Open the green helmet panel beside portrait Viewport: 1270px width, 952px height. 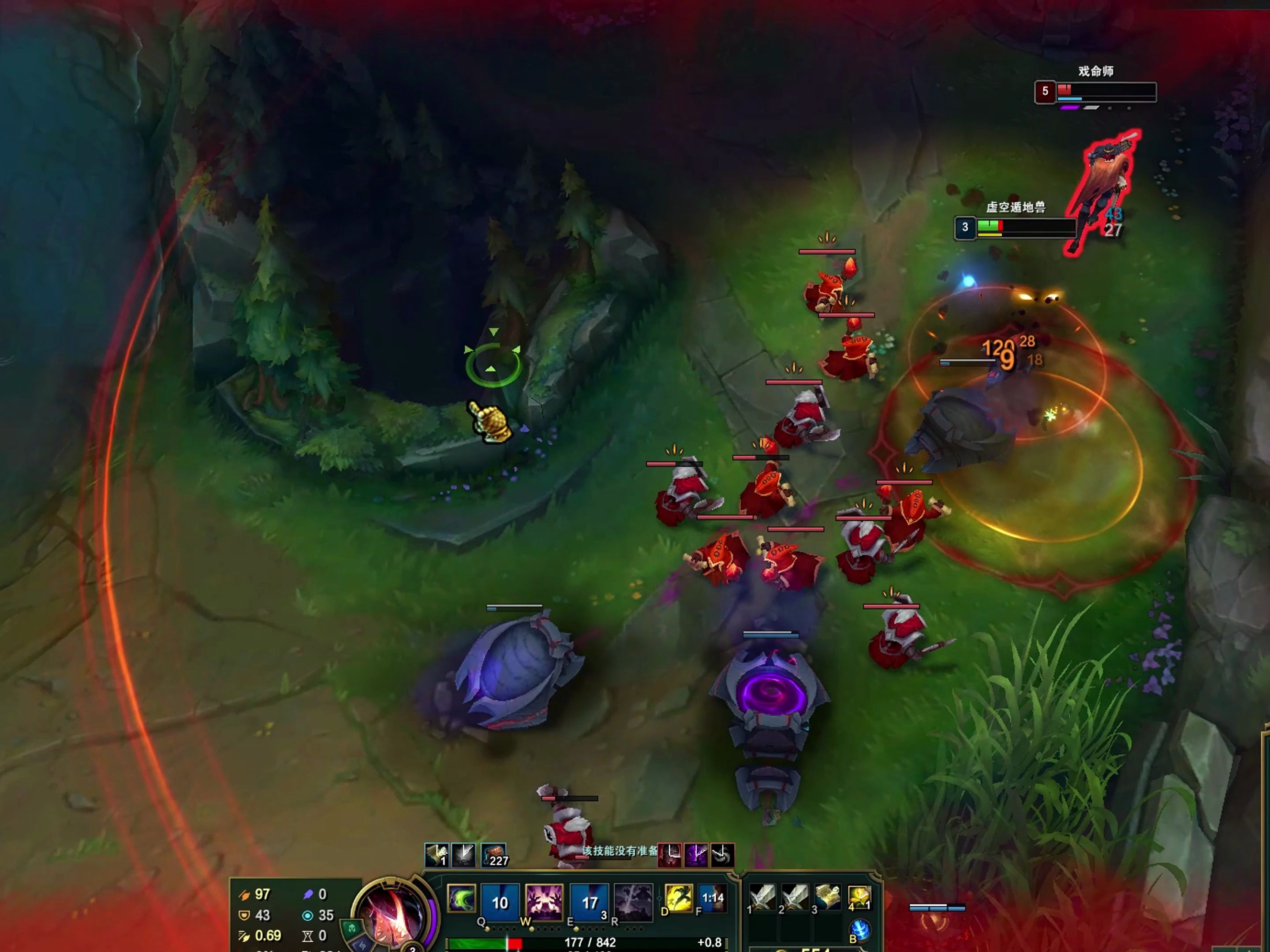351,928
